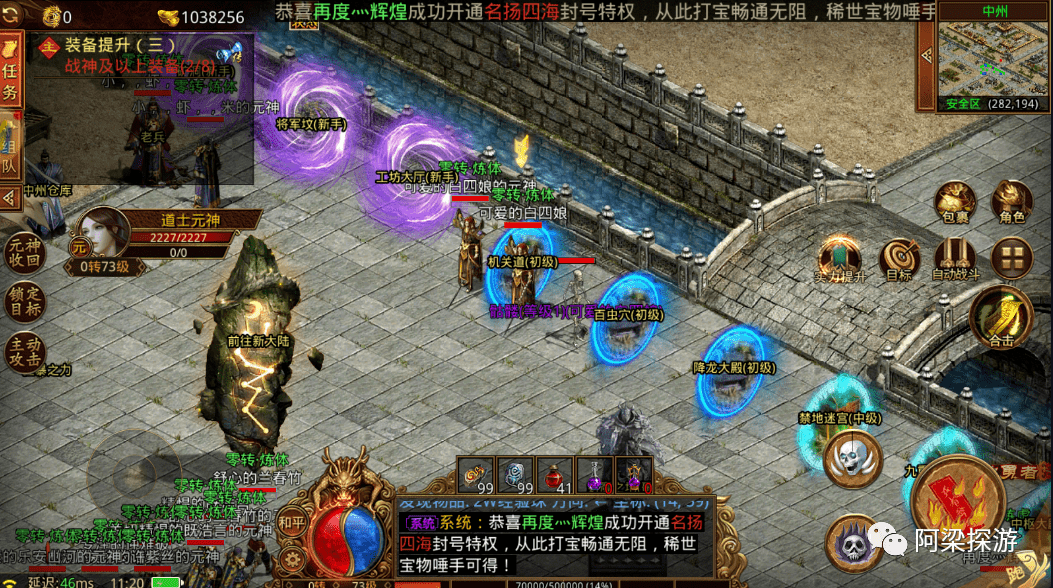Image resolution: width=1053 pixels, height=588 pixels.
Task: Select the 道士元神 portrait
Action: click(x=98, y=235)
